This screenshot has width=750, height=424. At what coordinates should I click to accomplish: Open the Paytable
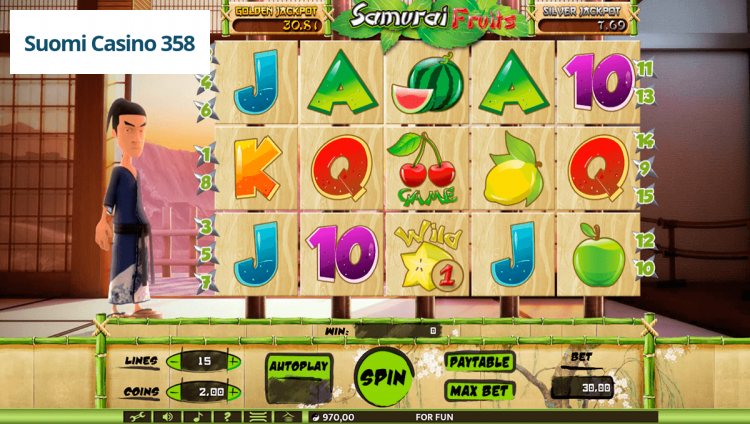479,362
